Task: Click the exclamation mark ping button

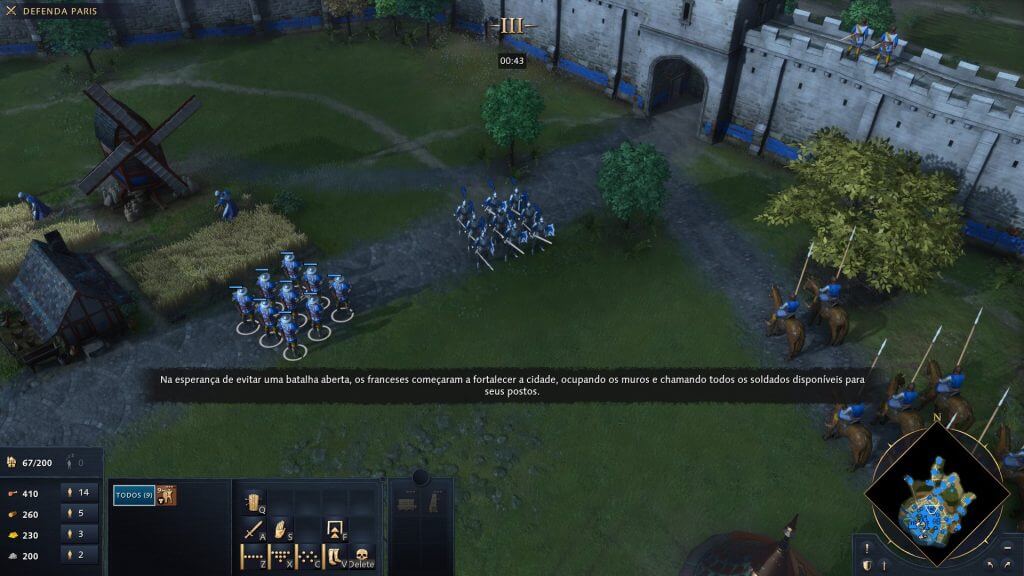Action: 867,548
